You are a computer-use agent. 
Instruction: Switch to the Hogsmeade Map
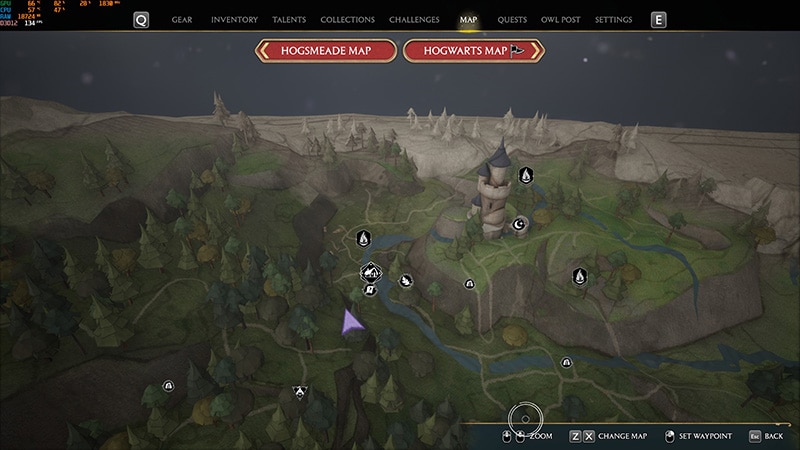(x=326, y=52)
